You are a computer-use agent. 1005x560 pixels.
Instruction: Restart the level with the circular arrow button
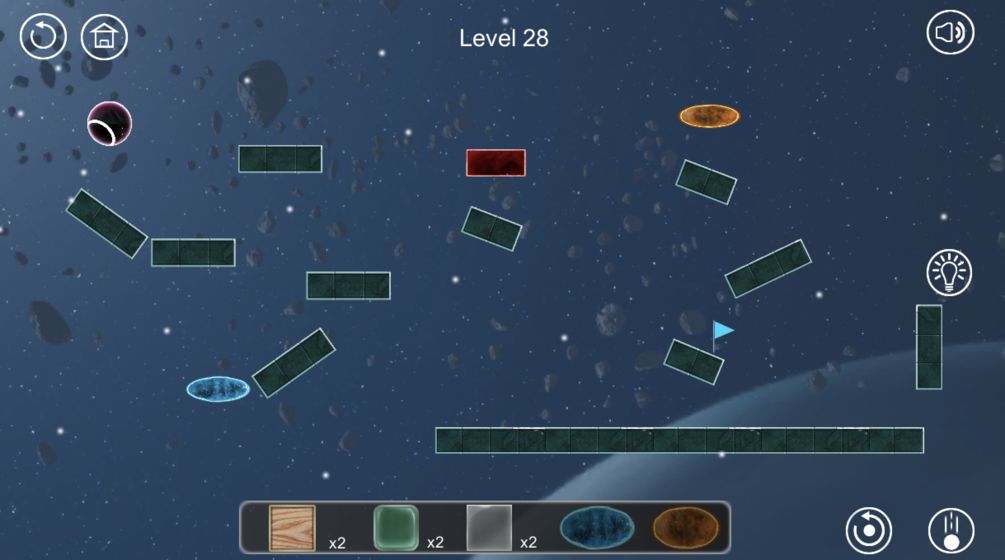tap(43, 37)
